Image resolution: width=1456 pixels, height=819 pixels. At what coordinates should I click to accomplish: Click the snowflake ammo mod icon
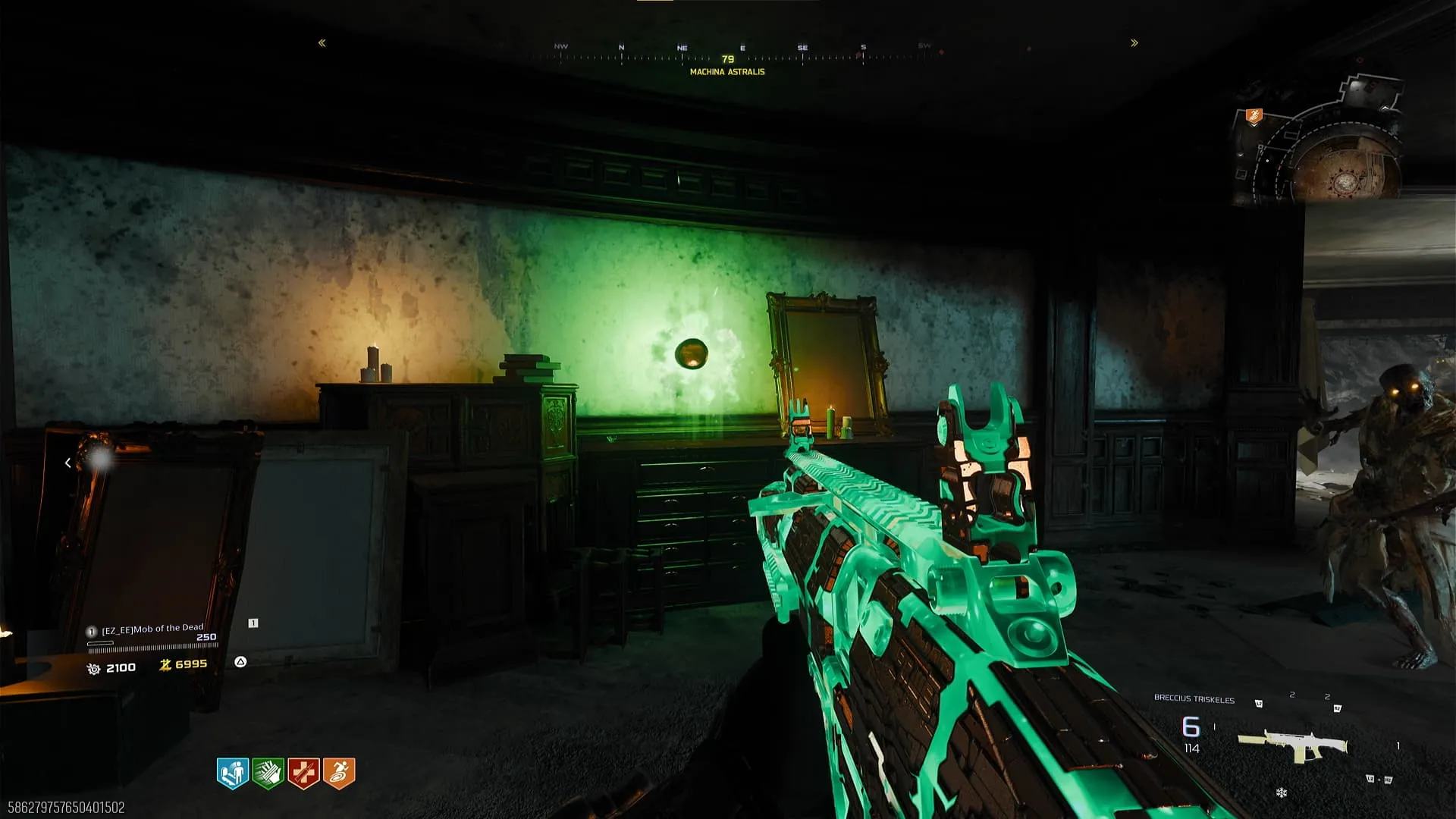click(x=1282, y=793)
